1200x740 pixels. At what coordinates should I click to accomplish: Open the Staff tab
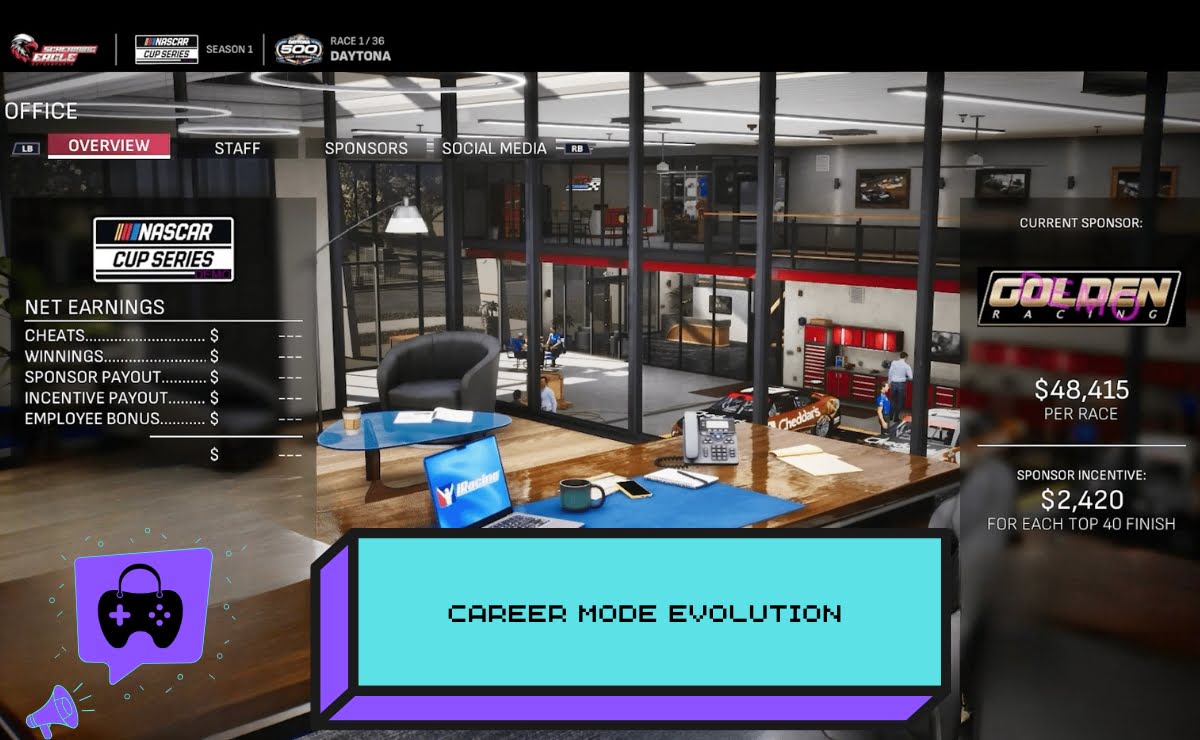(237, 148)
